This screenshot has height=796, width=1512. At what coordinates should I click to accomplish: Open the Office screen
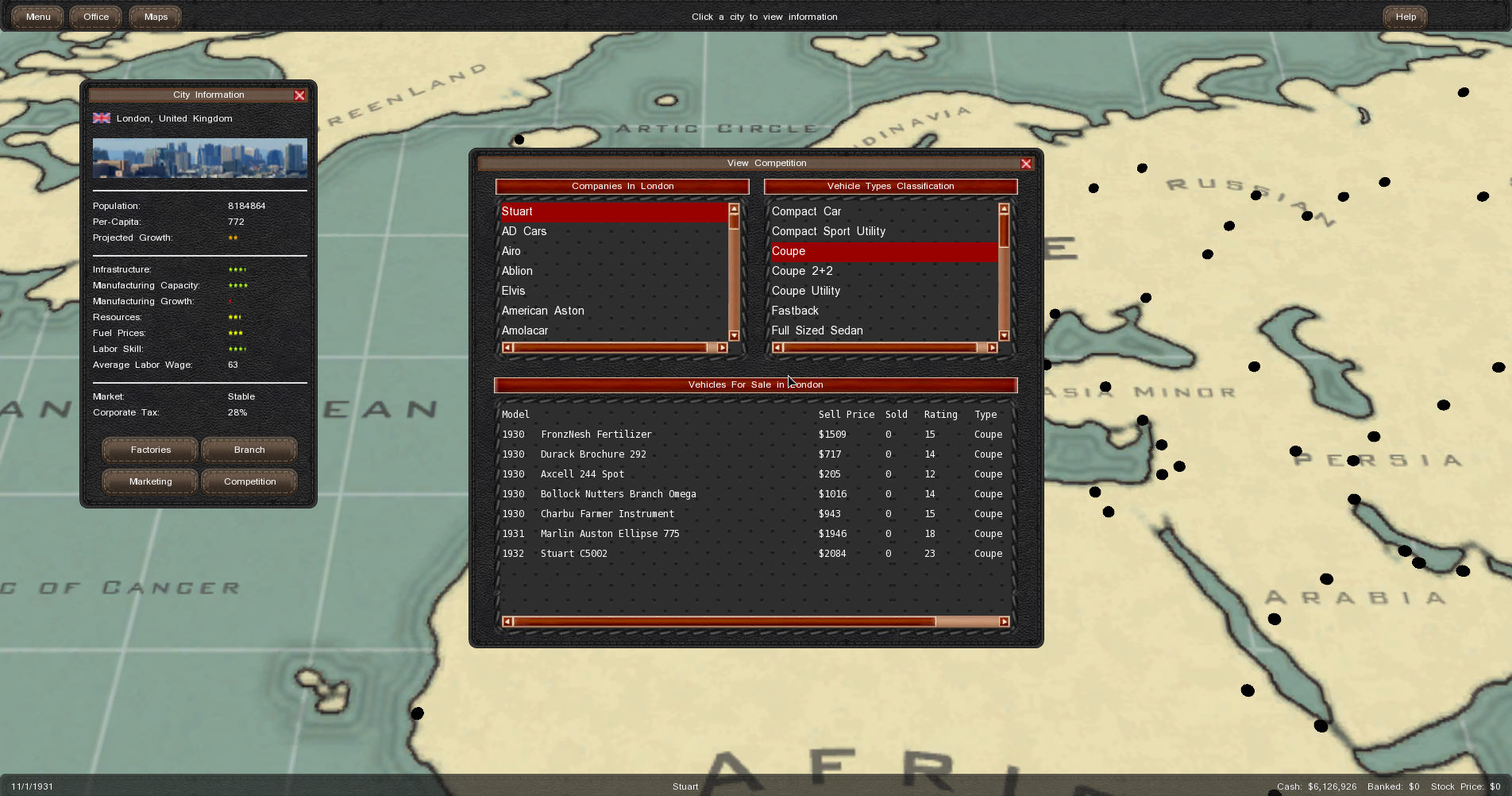point(96,17)
